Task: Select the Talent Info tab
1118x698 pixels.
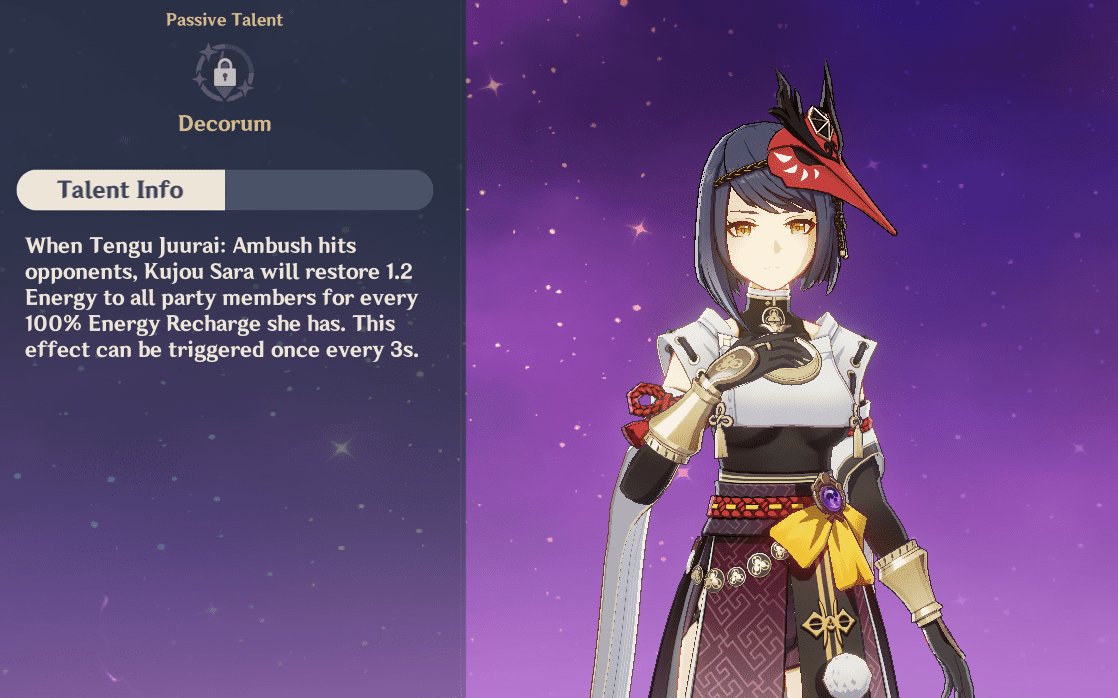Action: [x=121, y=190]
